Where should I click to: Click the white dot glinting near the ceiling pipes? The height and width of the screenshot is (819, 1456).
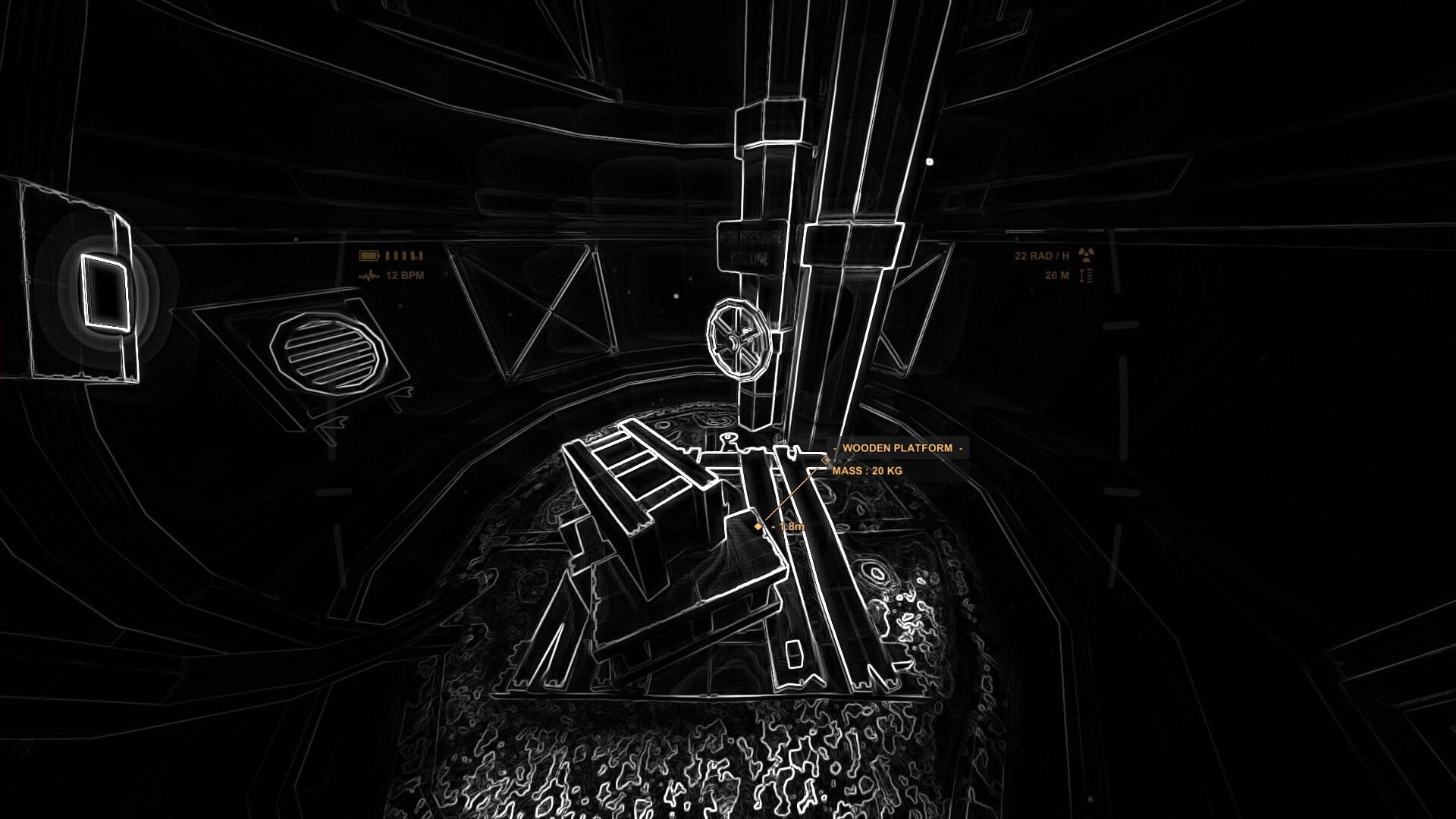coord(929,161)
